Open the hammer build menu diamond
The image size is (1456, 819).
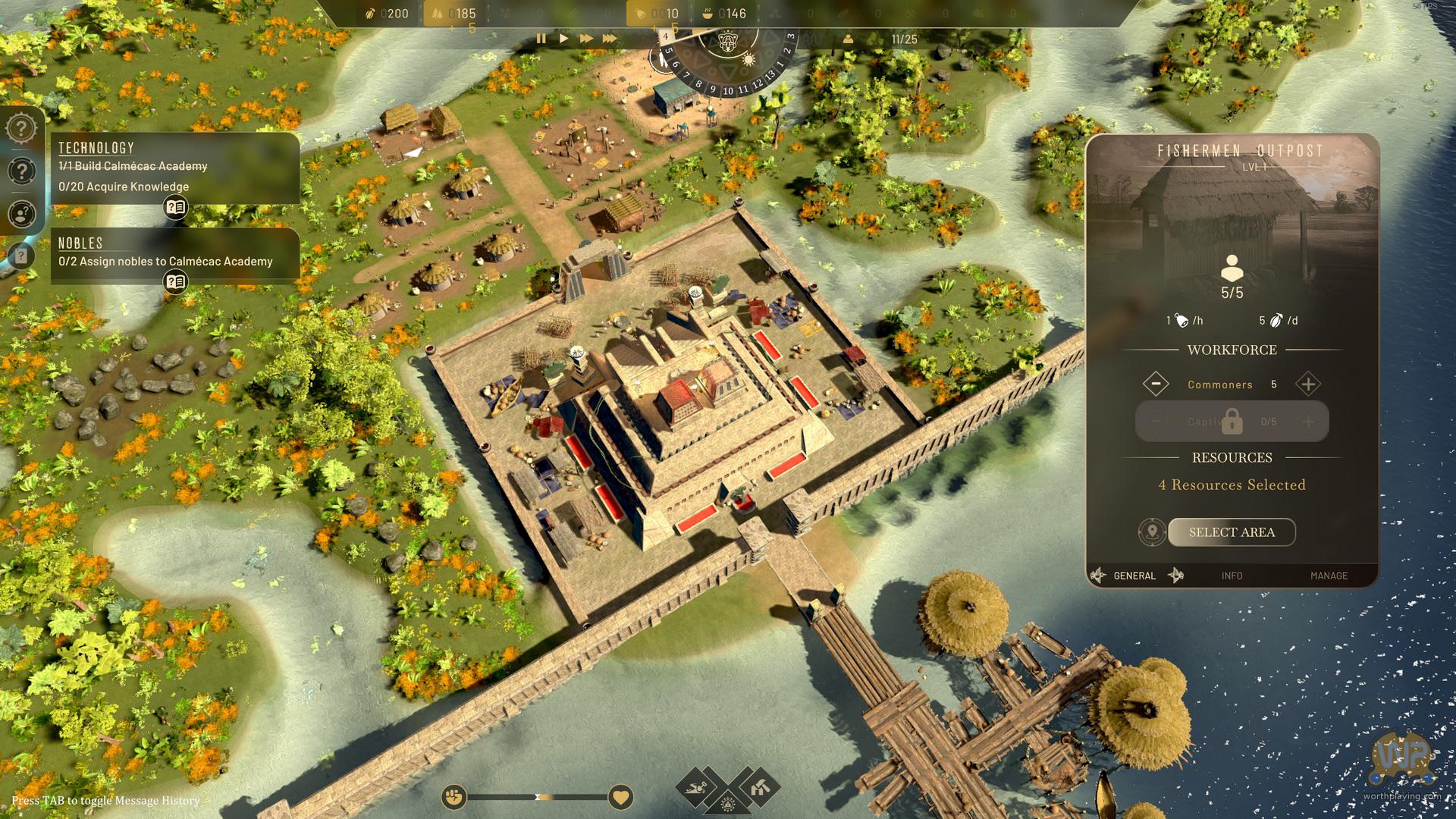click(x=758, y=789)
